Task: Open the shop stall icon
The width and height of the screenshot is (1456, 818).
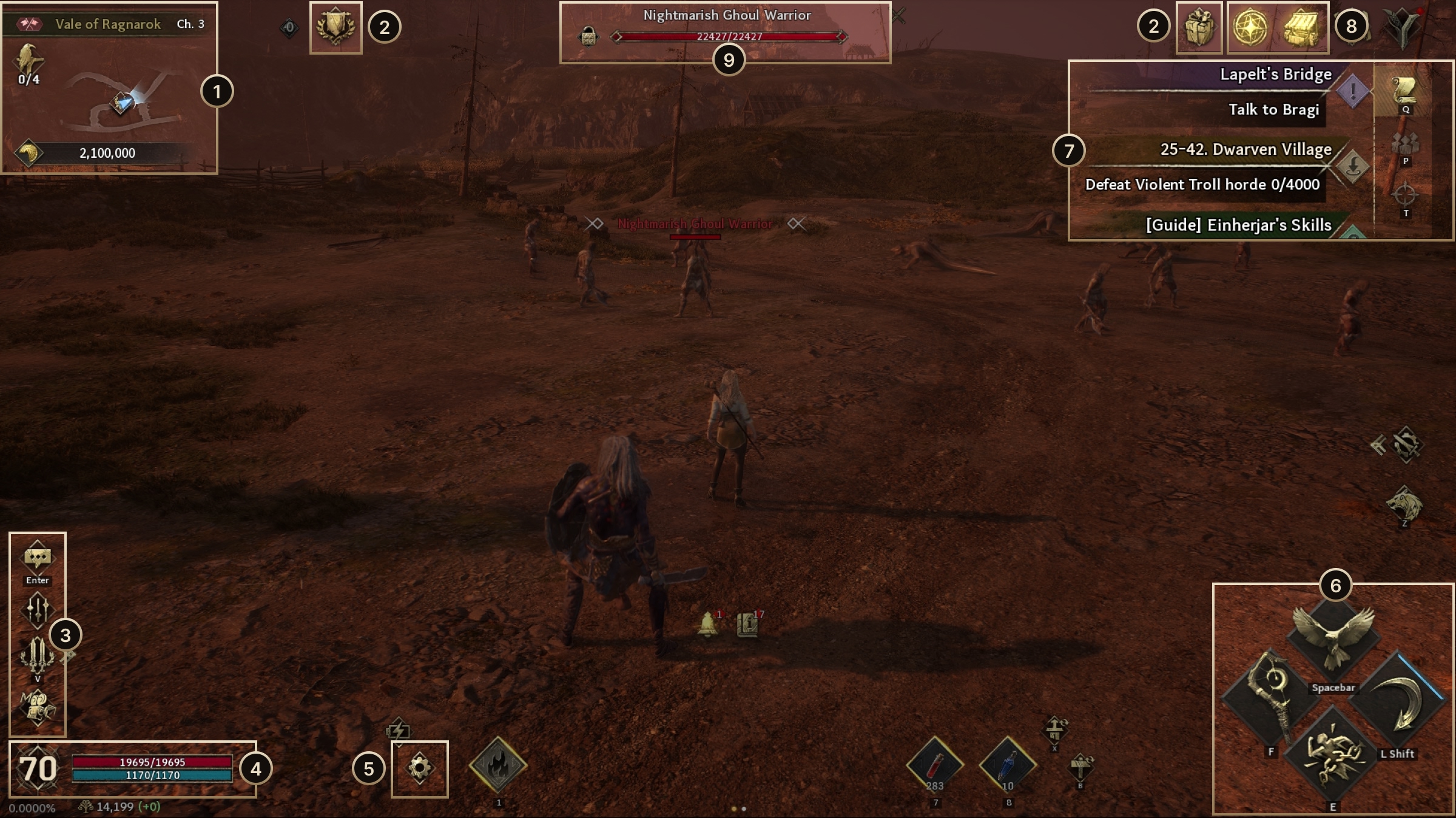Action: pos(1302,28)
